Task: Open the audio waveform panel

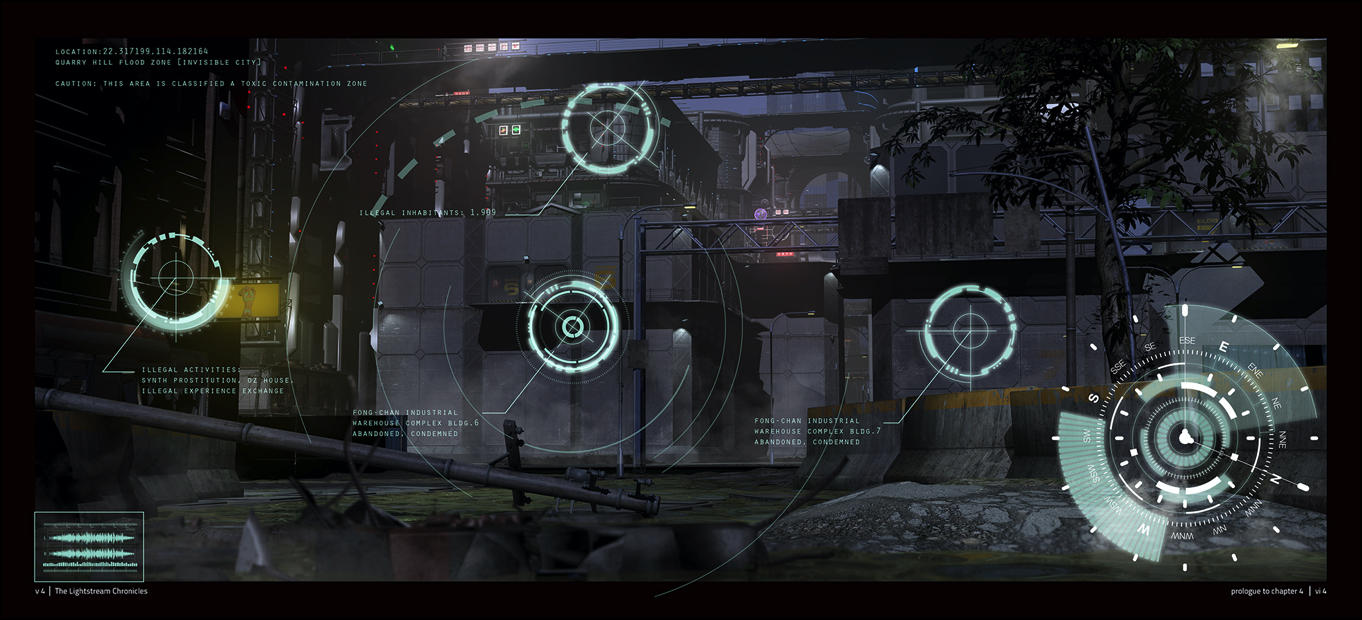Action: click(89, 546)
